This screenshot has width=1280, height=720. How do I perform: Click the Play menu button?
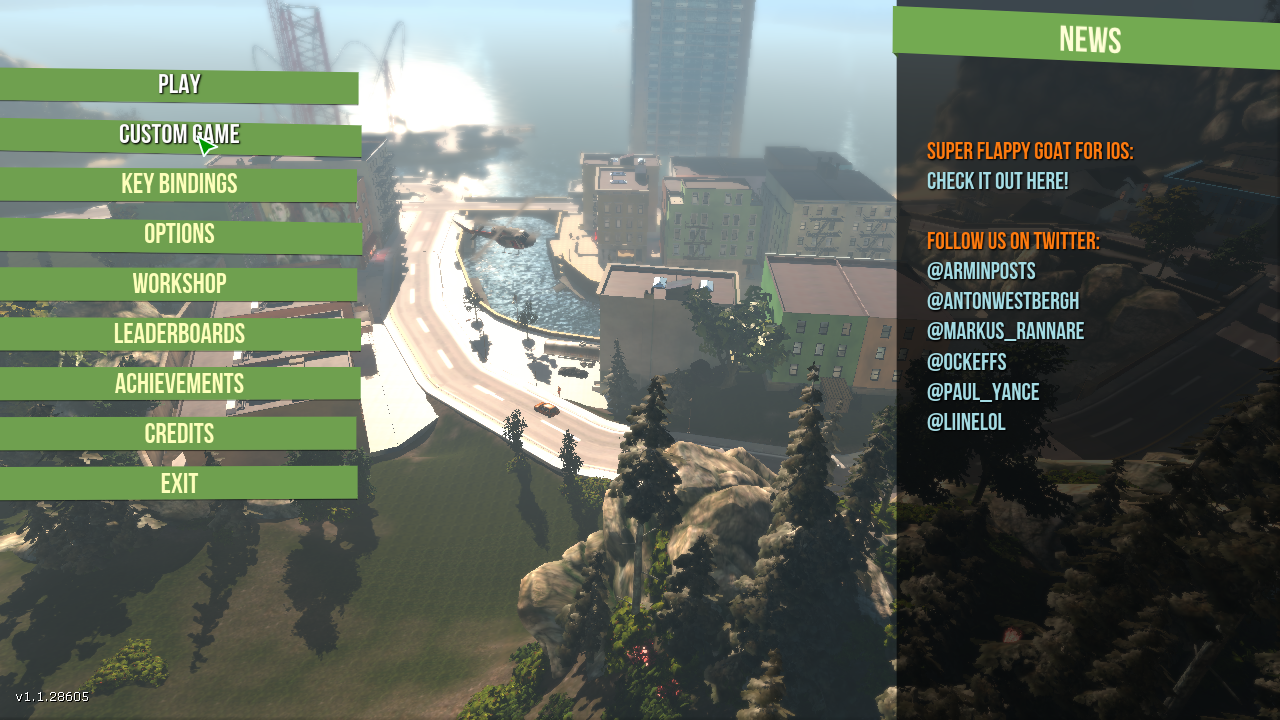tap(179, 86)
